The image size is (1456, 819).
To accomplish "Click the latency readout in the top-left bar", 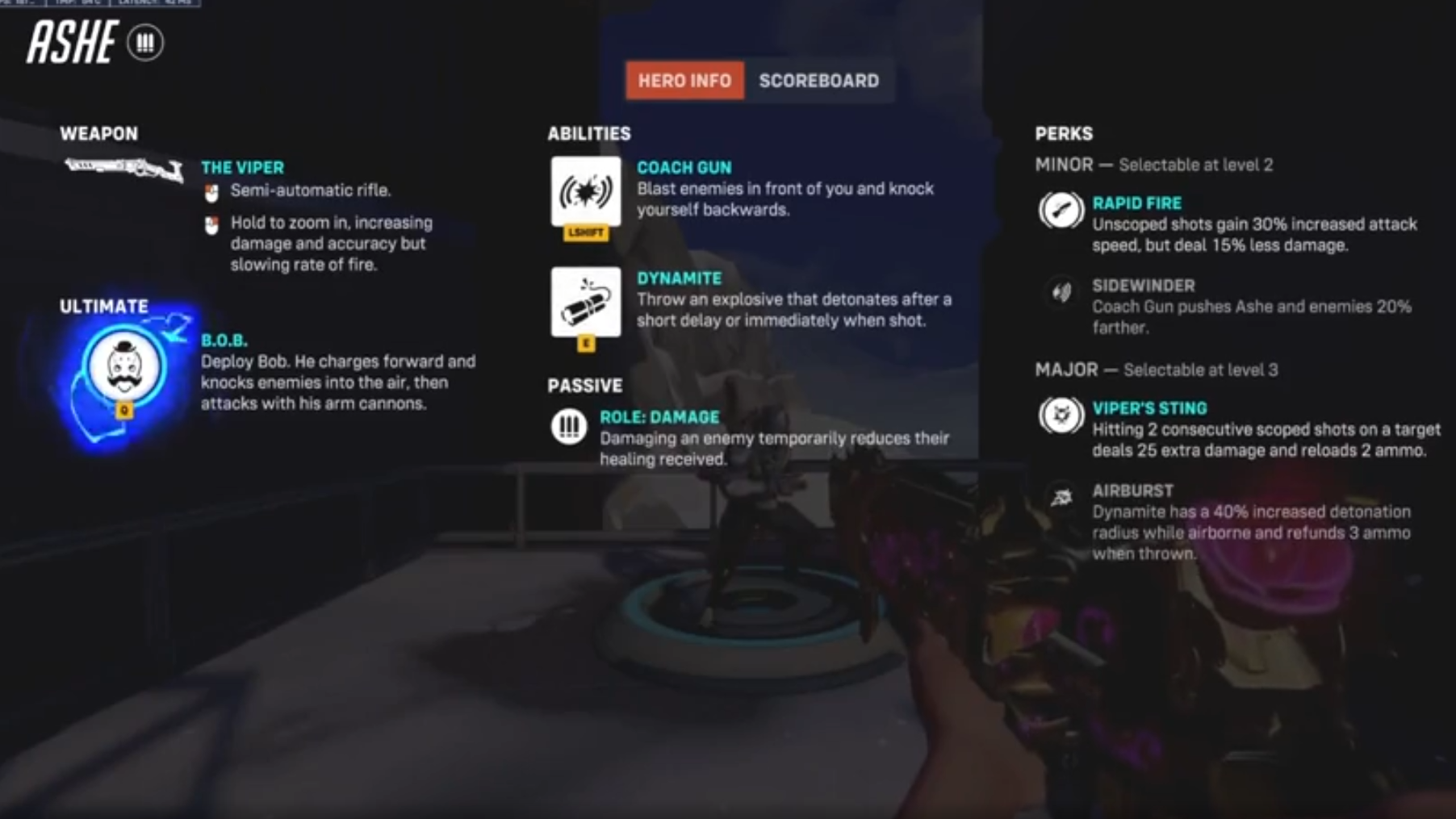I will click(145, 4).
